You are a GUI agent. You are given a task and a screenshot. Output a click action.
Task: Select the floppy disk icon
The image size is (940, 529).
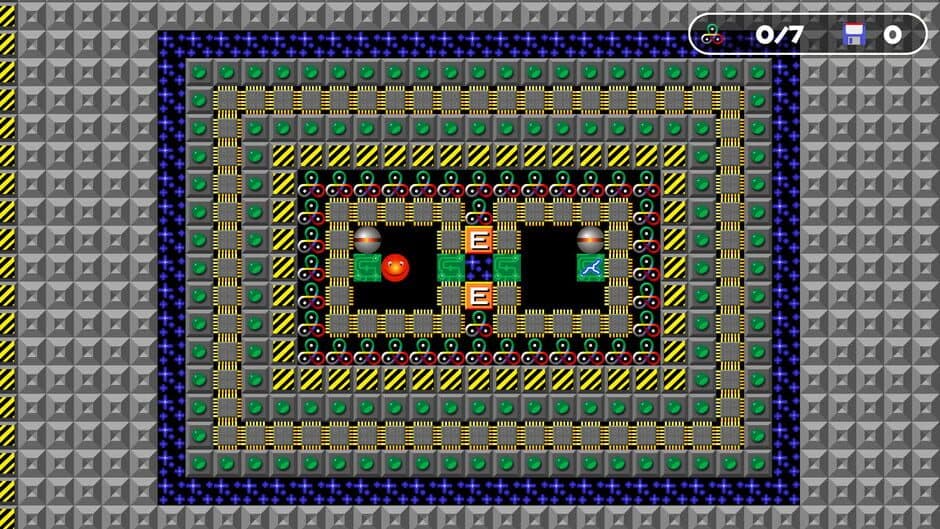pyautogui.click(x=853, y=35)
